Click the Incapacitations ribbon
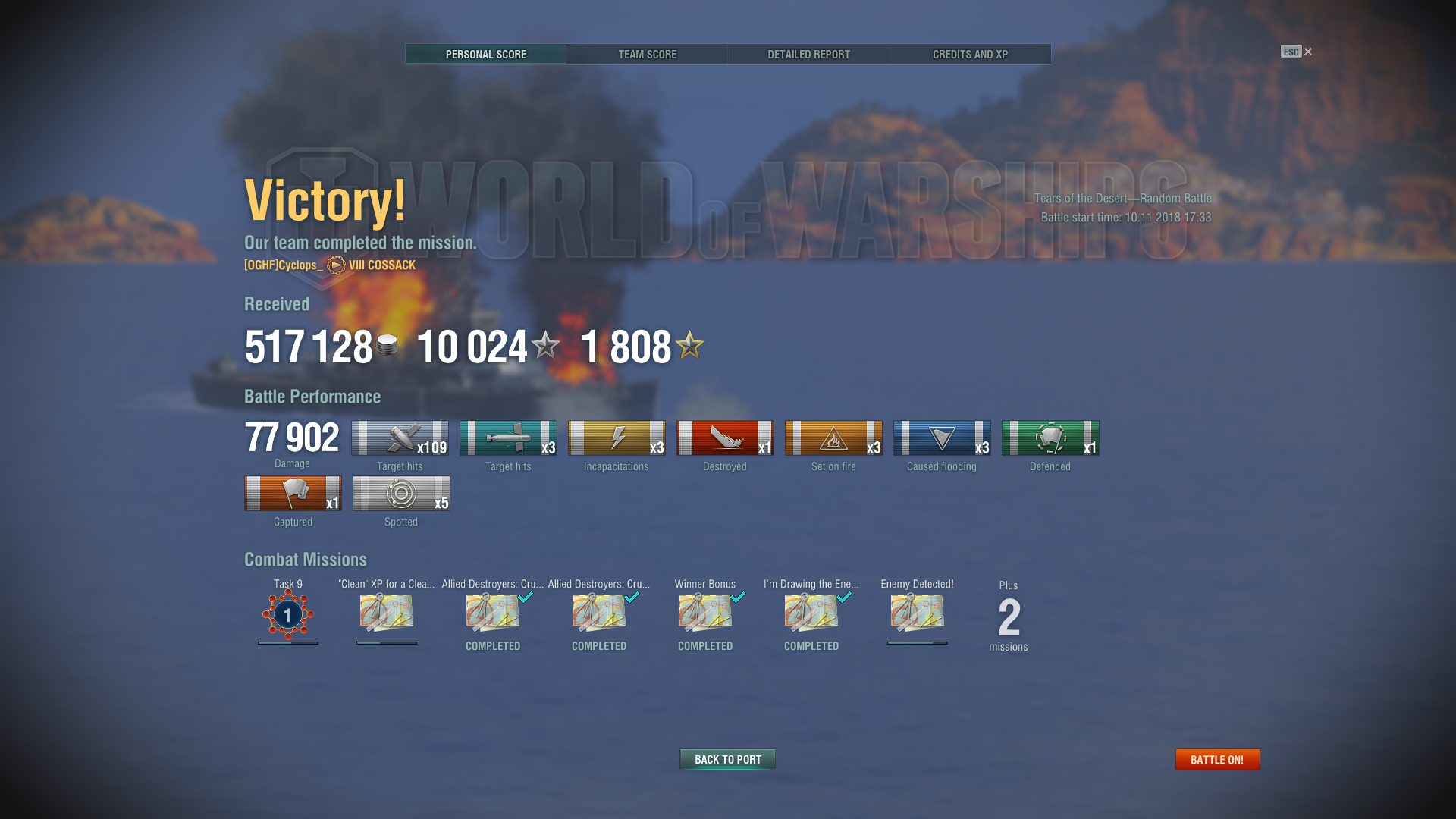The width and height of the screenshot is (1456, 819). tap(617, 438)
